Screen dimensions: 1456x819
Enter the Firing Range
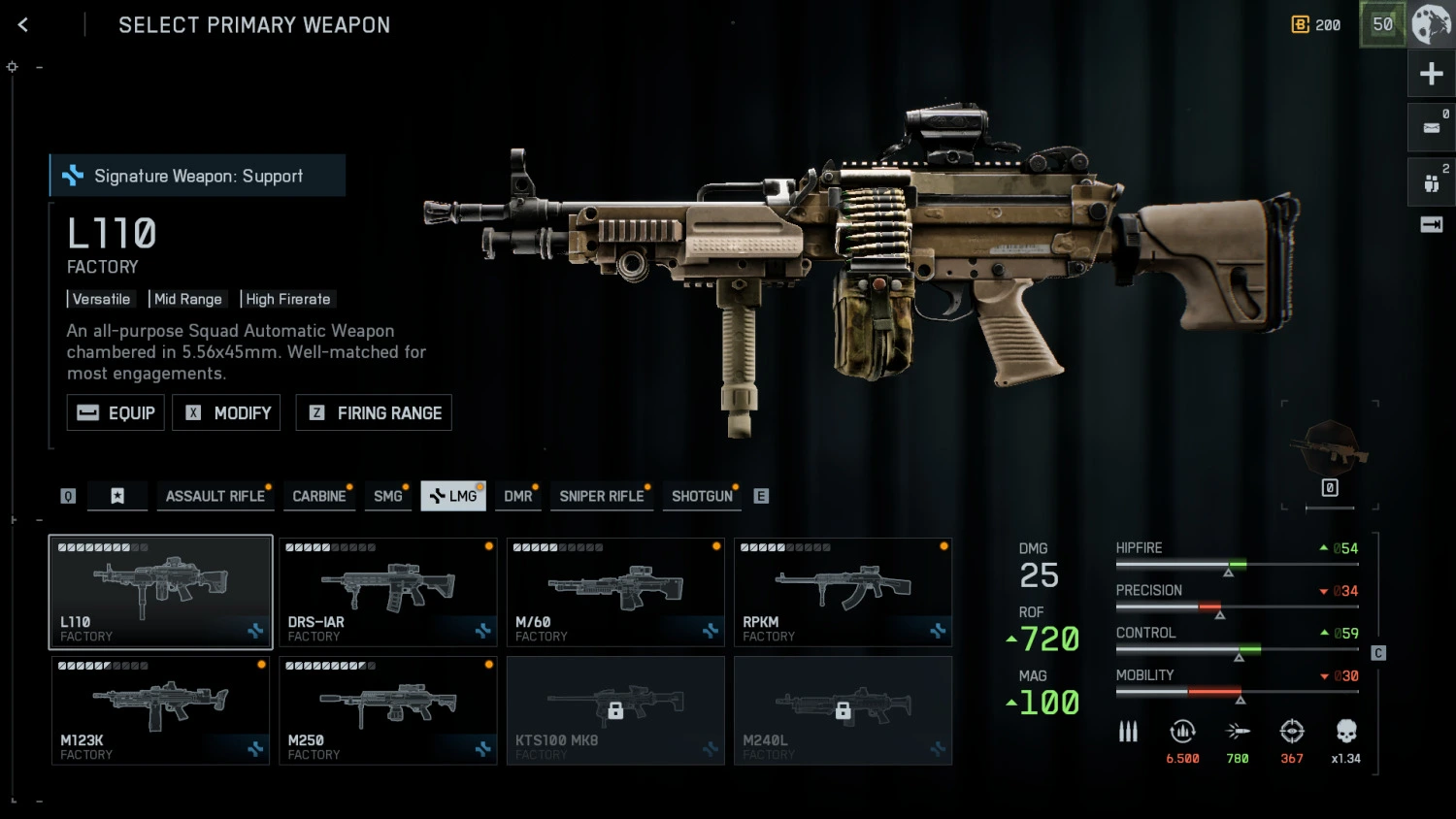tap(374, 412)
